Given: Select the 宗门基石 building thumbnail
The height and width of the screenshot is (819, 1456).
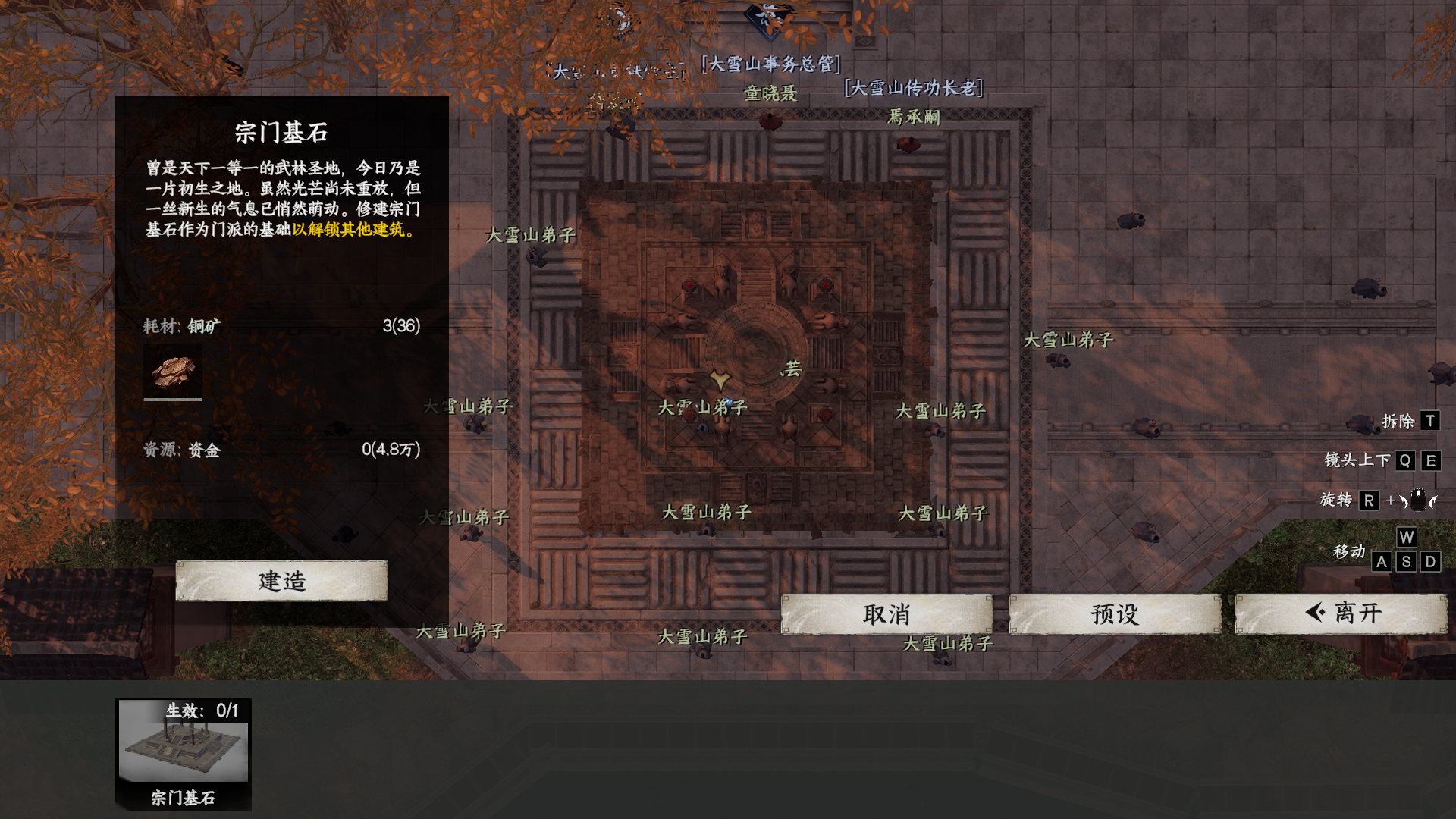Looking at the screenshot, I should [184, 752].
